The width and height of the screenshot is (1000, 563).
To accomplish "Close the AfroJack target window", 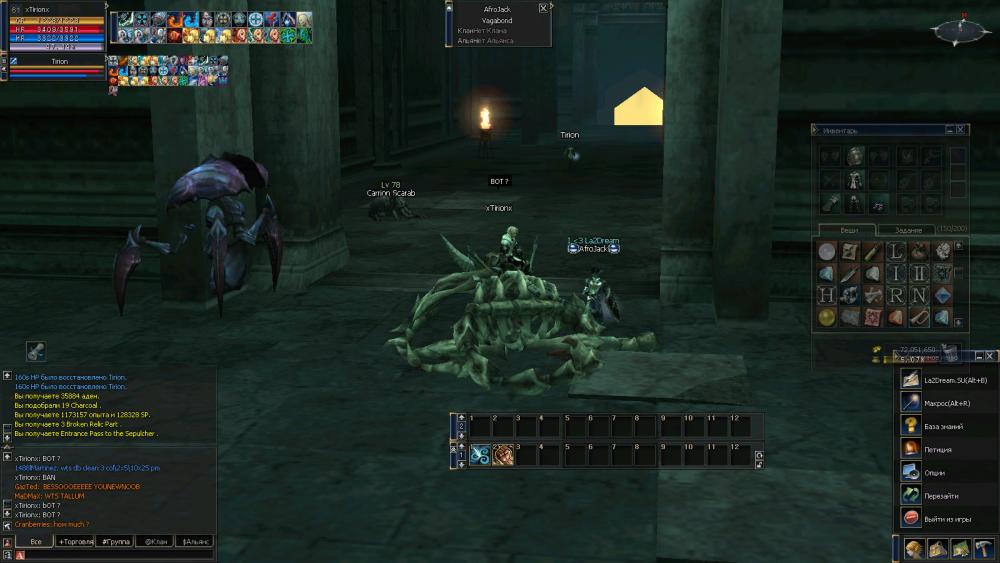I will coord(543,7).
